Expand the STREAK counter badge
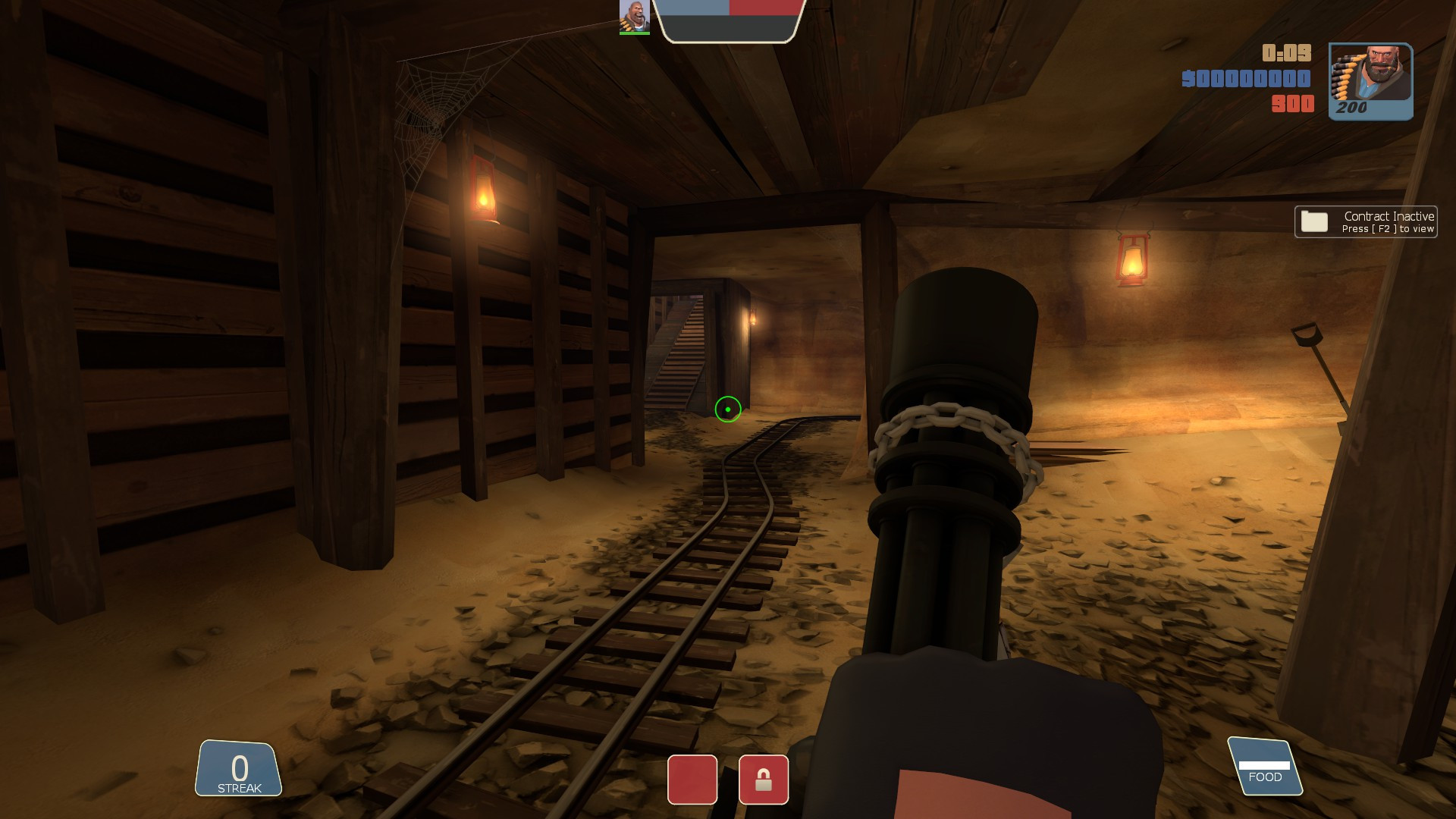This screenshot has height=819, width=1456. [x=240, y=770]
